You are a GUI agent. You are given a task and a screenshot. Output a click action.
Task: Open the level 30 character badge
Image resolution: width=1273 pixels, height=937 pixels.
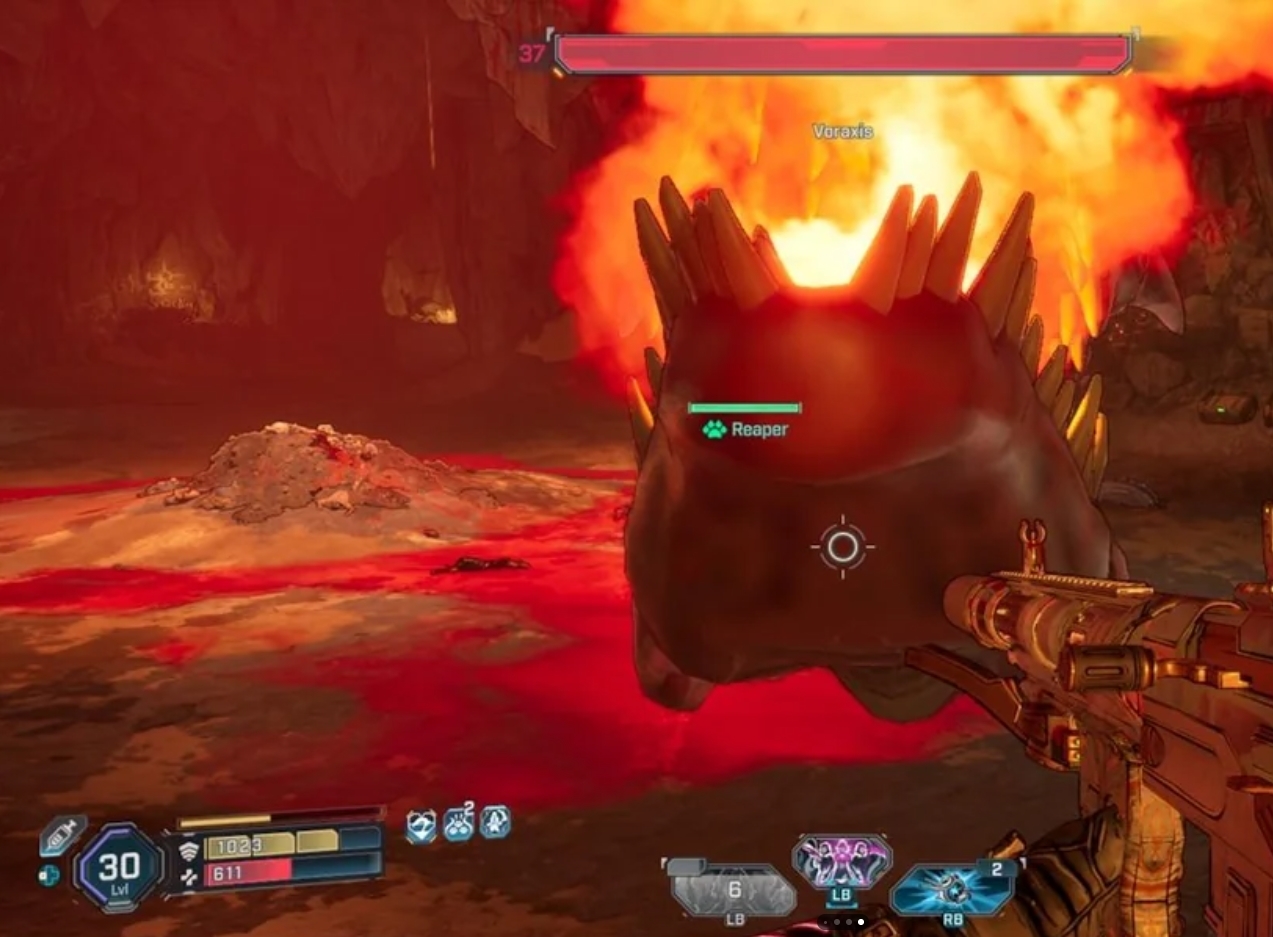(119, 866)
